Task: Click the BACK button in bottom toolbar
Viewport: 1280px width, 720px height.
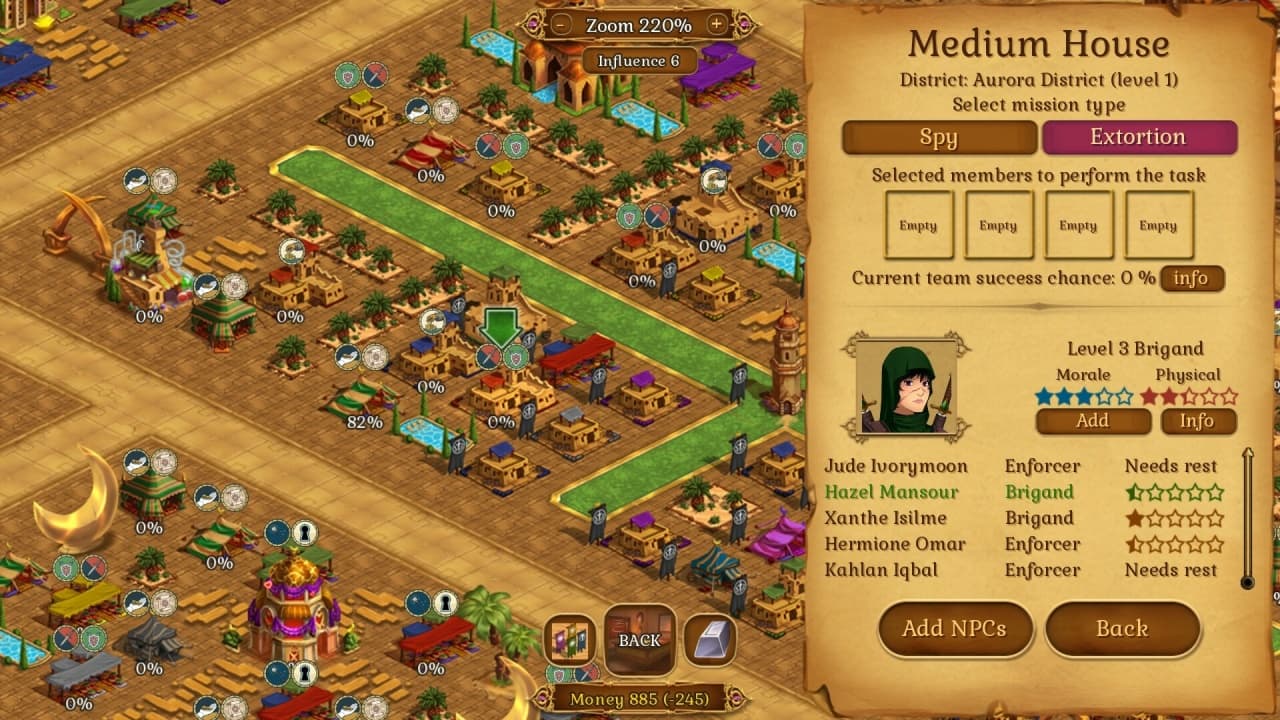Action: tap(640, 640)
